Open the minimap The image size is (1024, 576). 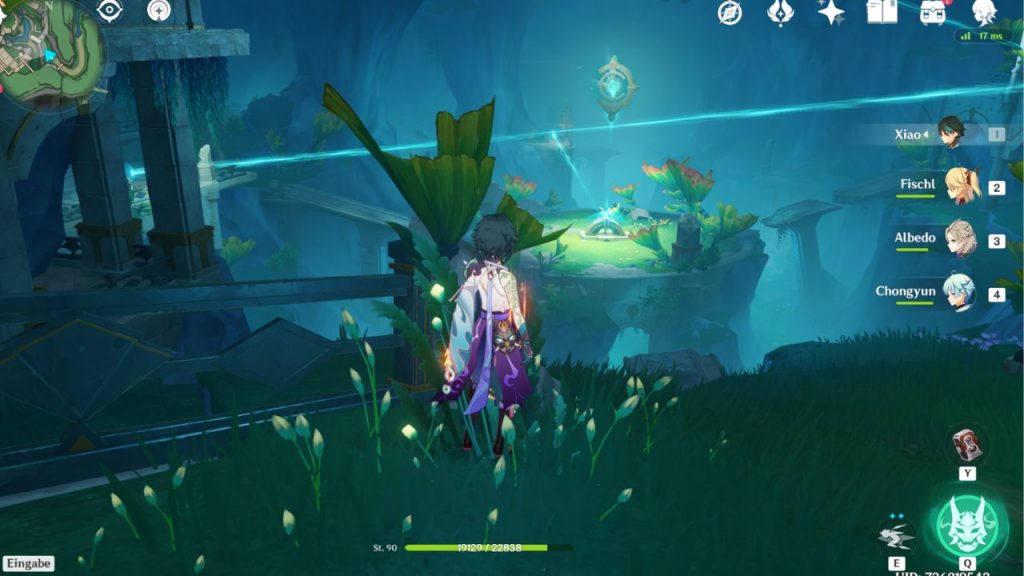coord(50,48)
